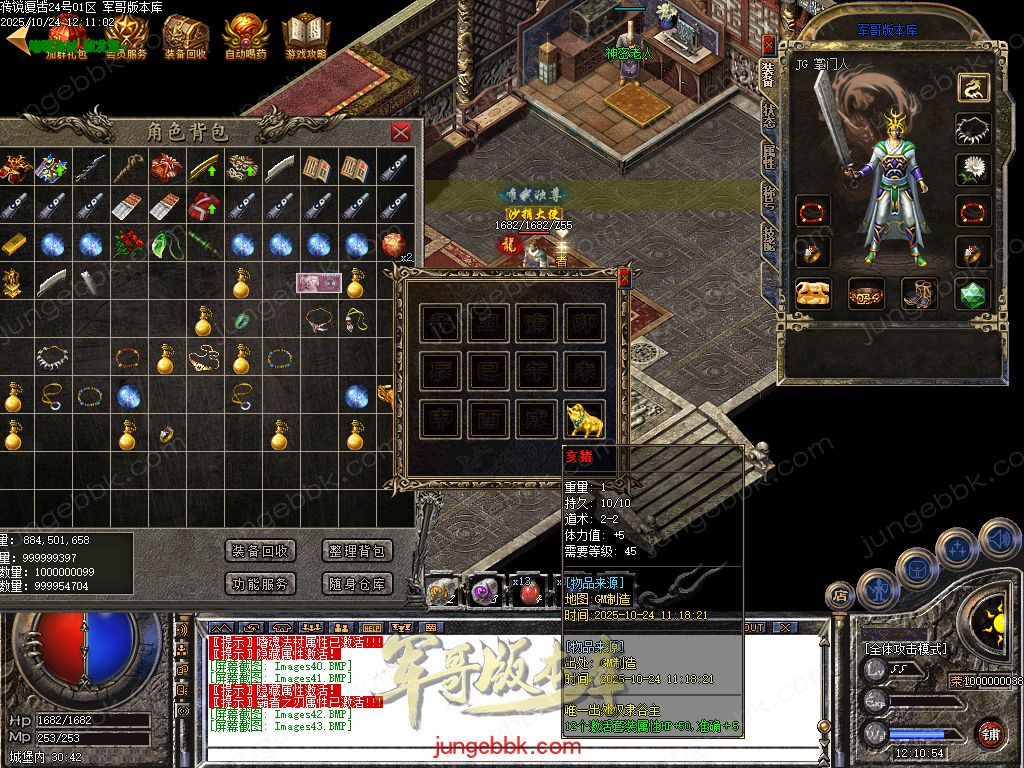Switch to the 技能 skills tab
1024x768 pixels.
click(768, 238)
